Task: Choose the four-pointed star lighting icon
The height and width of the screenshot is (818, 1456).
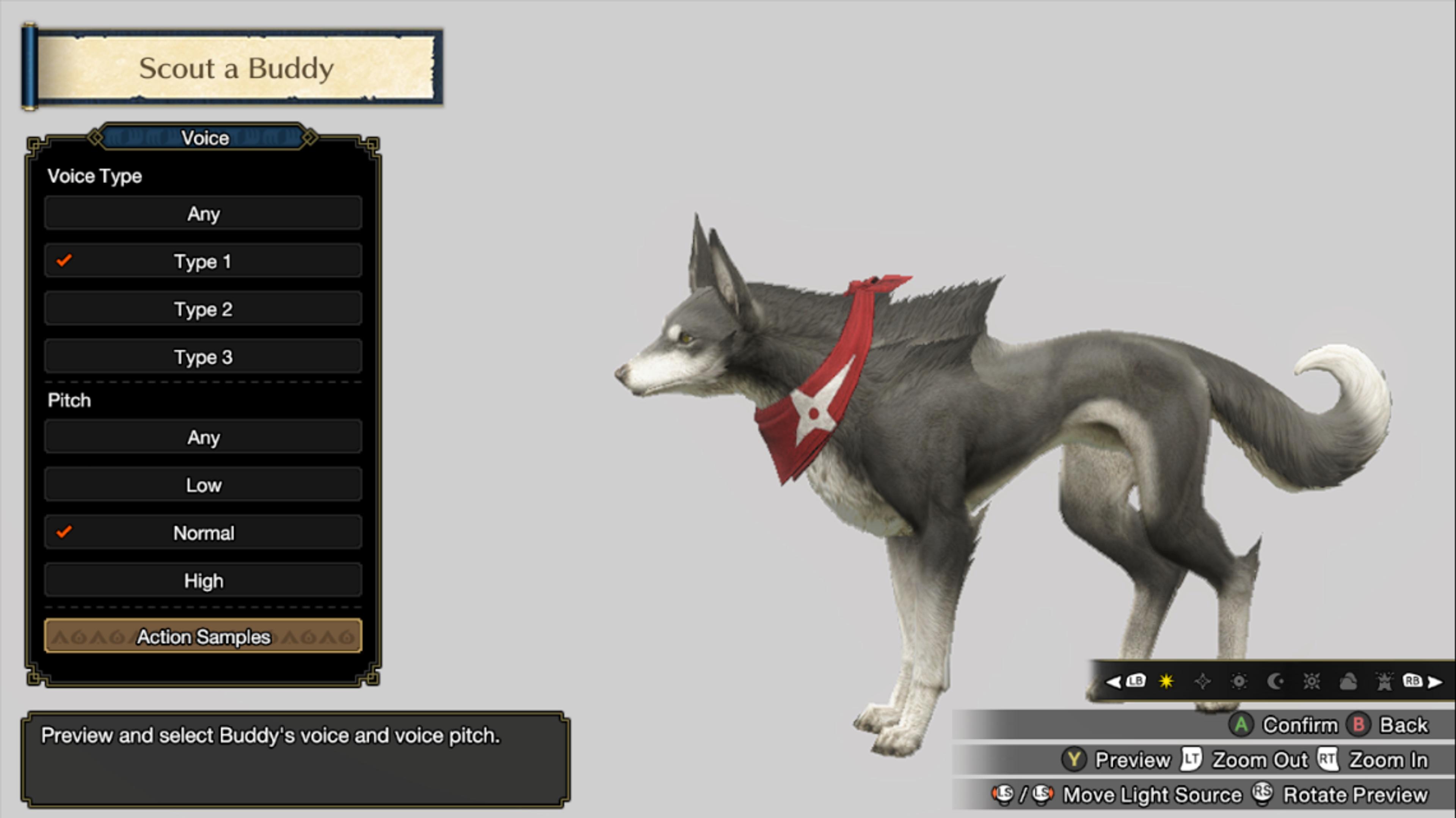Action: pyautogui.click(x=1203, y=681)
